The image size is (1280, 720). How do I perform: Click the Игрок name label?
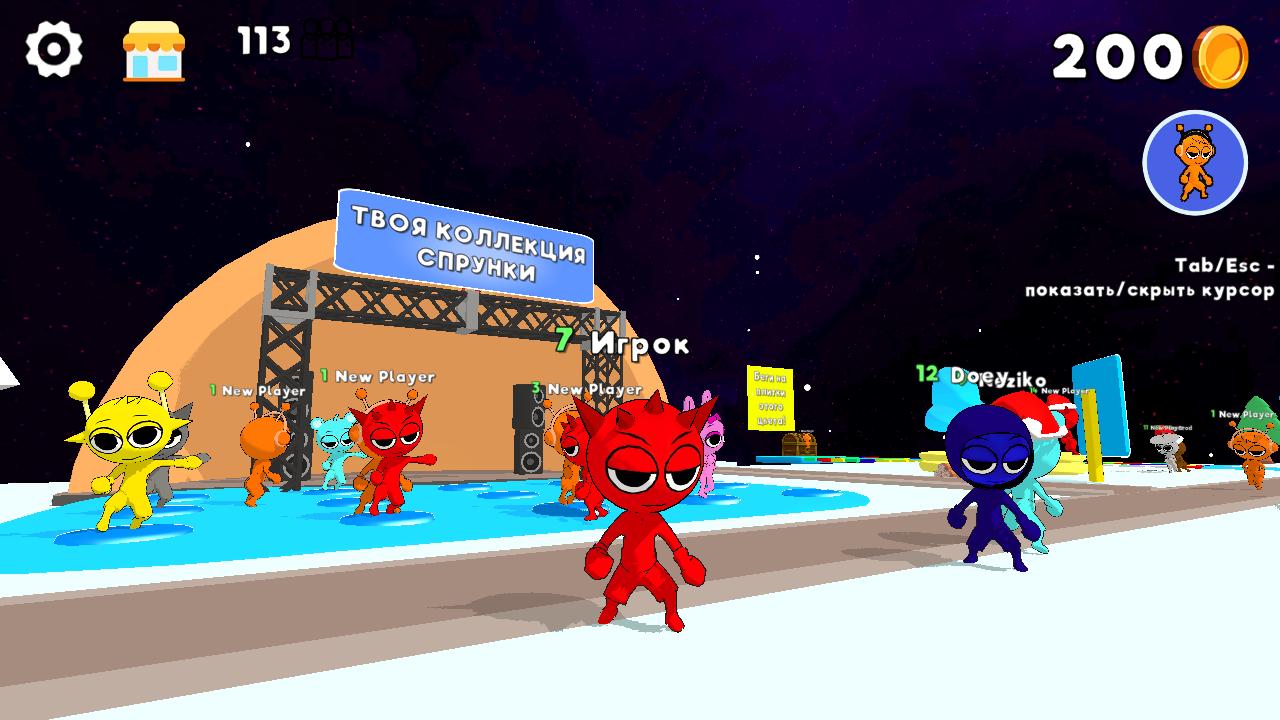(640, 345)
